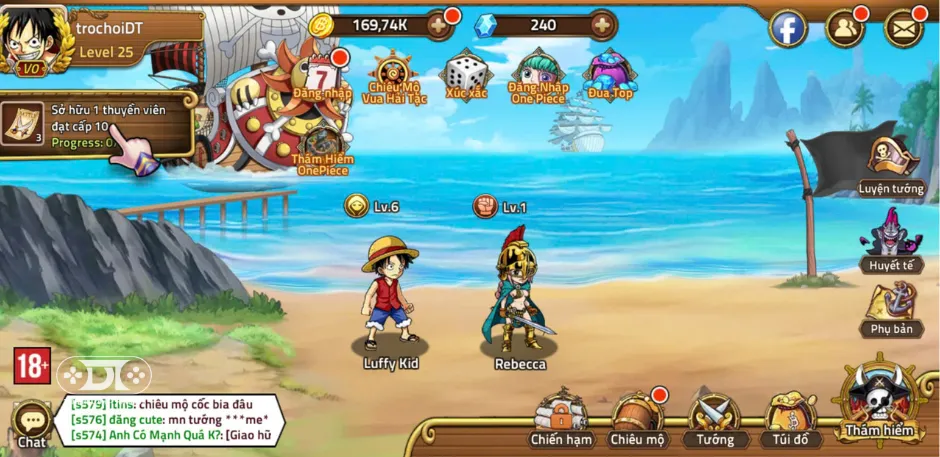This screenshot has height=457, width=940.
Task: Check the mailbox envelope icon
Action: coord(903,29)
